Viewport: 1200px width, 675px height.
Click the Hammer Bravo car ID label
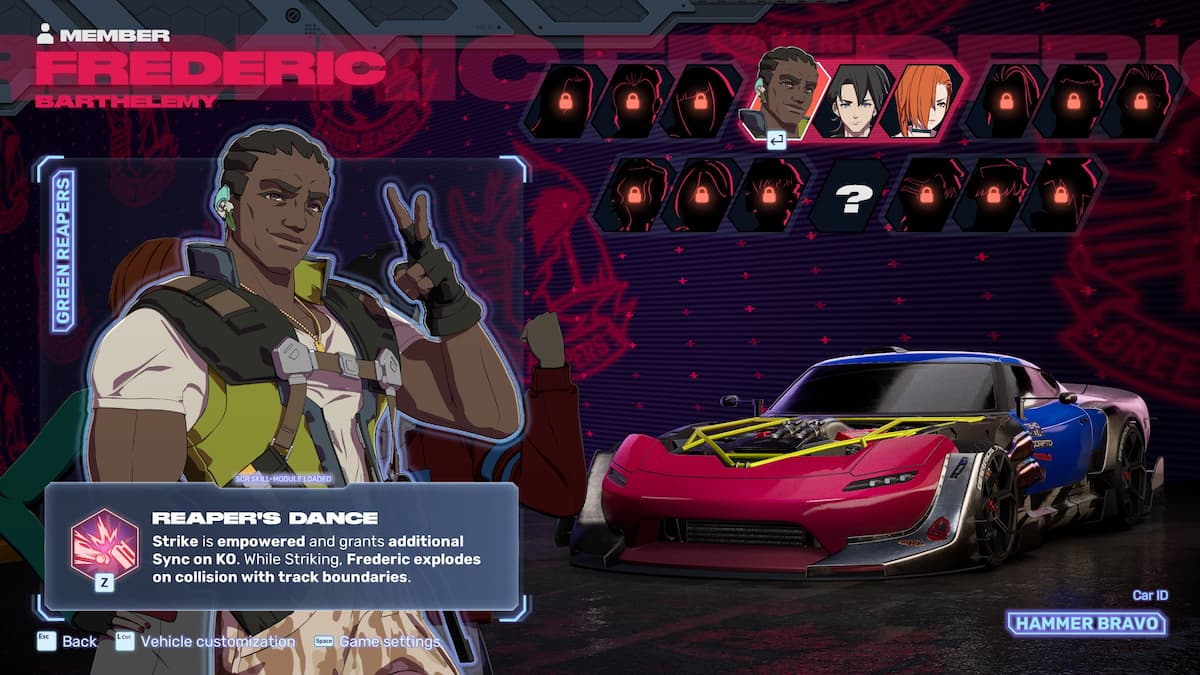(x=1086, y=624)
